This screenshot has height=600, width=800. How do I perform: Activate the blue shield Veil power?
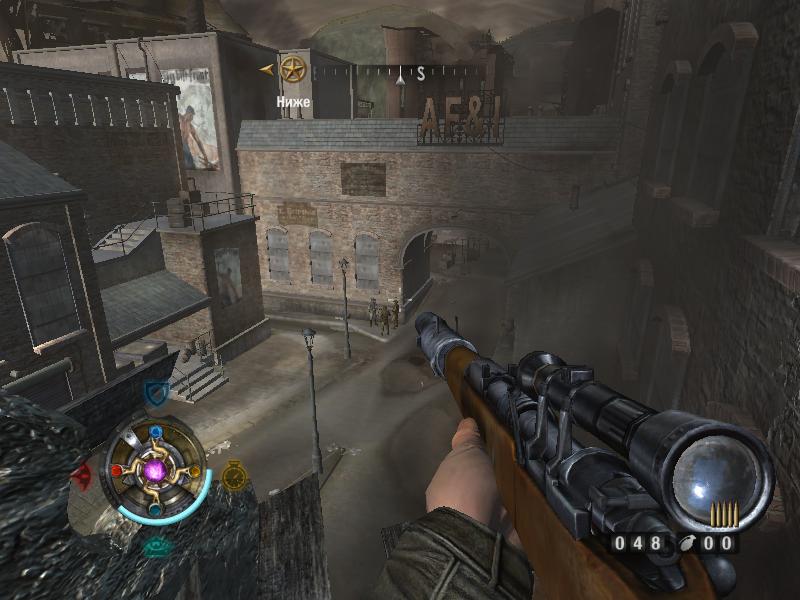pos(154,392)
